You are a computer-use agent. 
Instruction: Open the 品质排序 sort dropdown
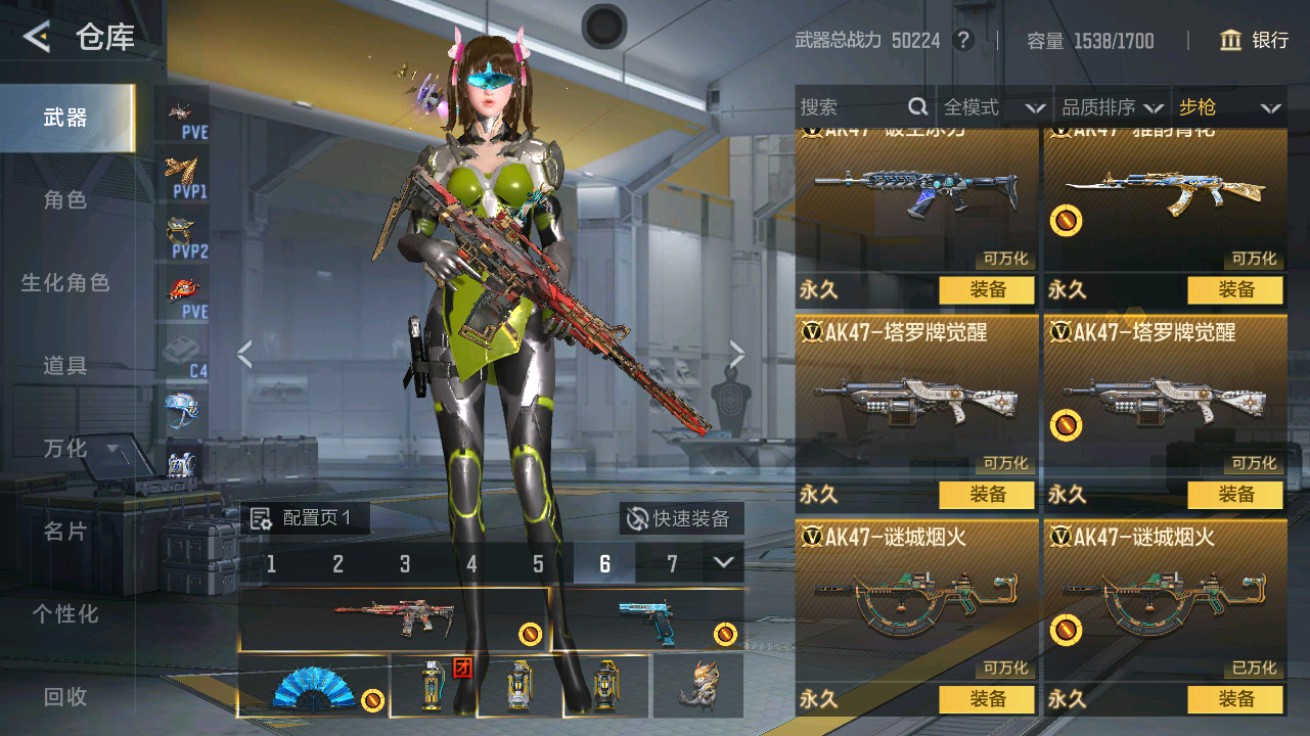tap(1112, 107)
